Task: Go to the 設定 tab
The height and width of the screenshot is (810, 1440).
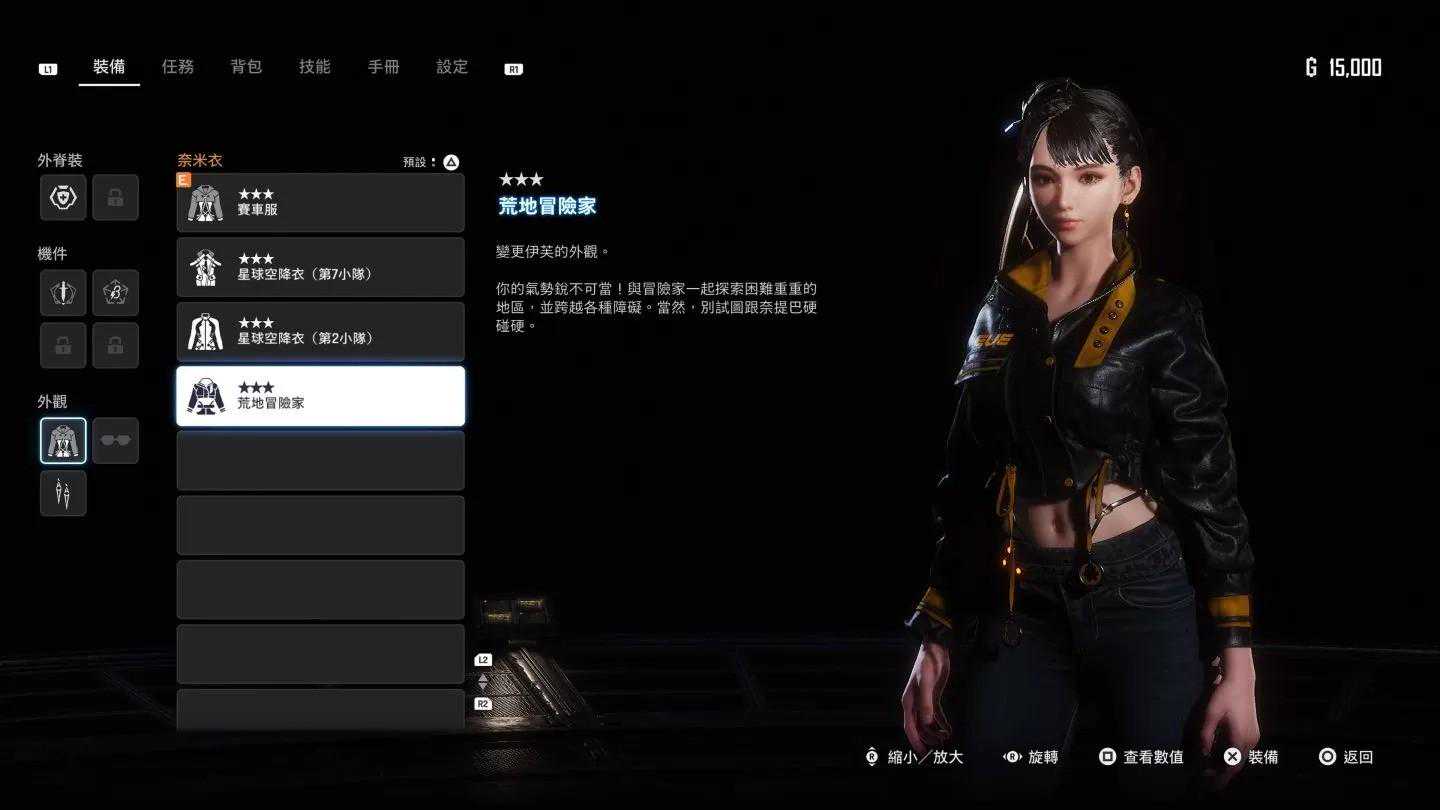Action: (x=452, y=67)
